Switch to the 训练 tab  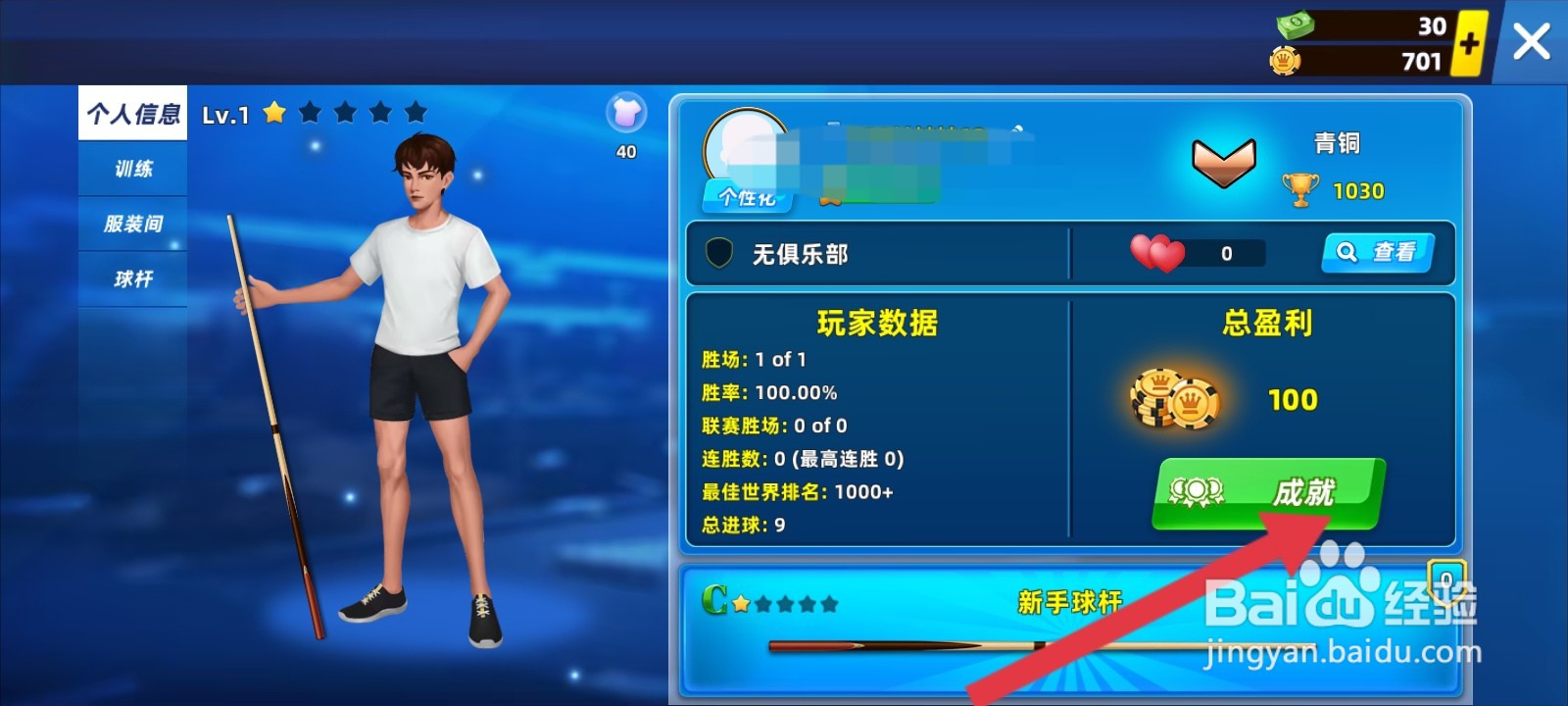132,169
